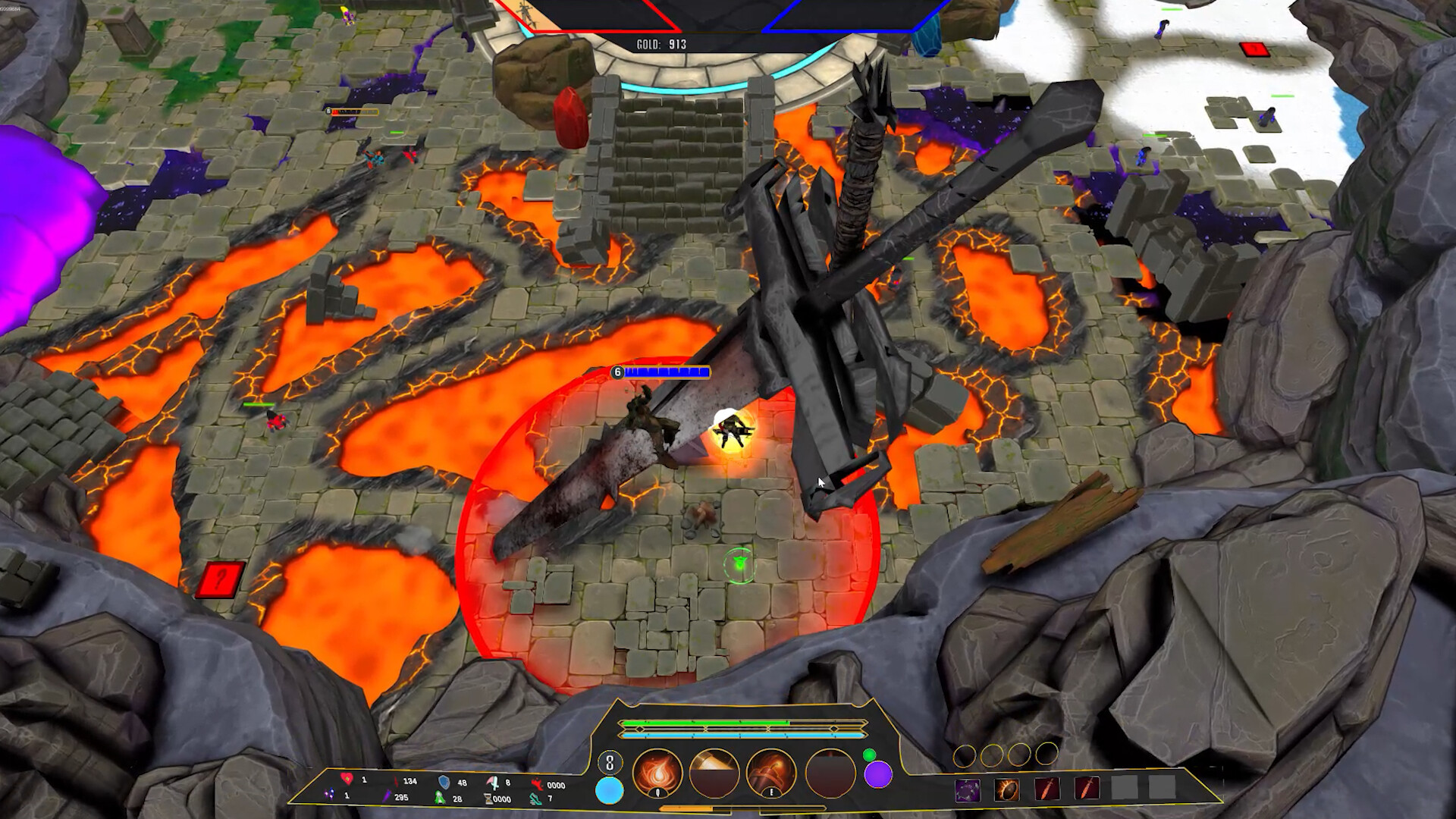Activate the swirling fire Q ability
The width and height of the screenshot is (1456, 819).
[x=657, y=773]
